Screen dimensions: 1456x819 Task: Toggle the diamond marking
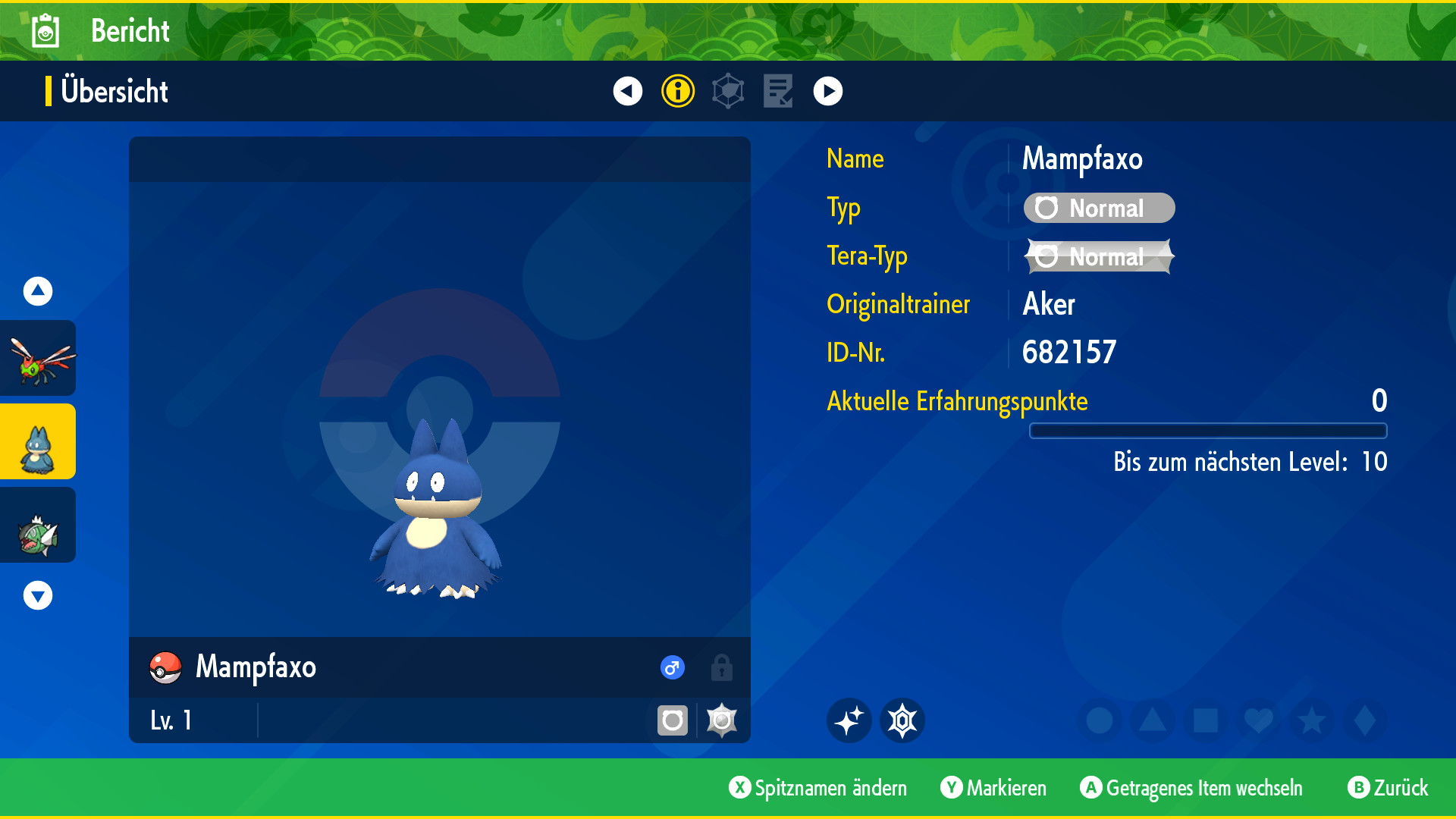(1364, 720)
